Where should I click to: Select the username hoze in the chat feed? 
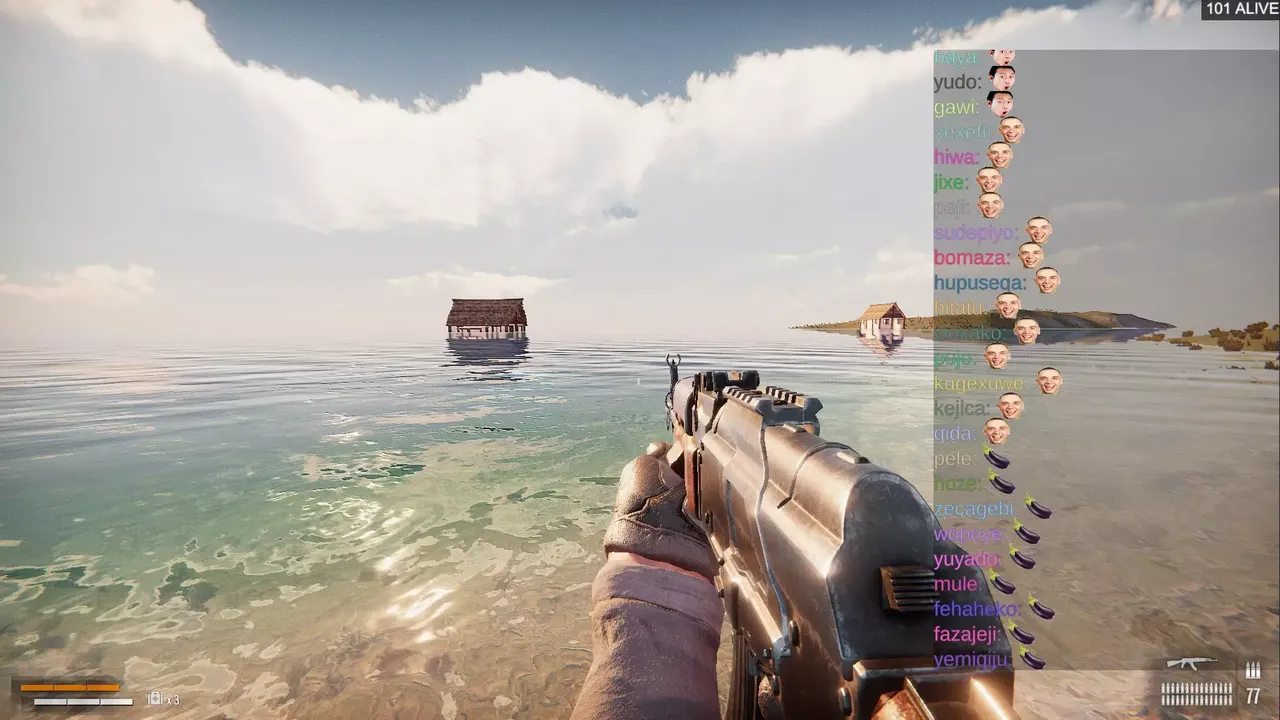pyautogui.click(x=957, y=483)
